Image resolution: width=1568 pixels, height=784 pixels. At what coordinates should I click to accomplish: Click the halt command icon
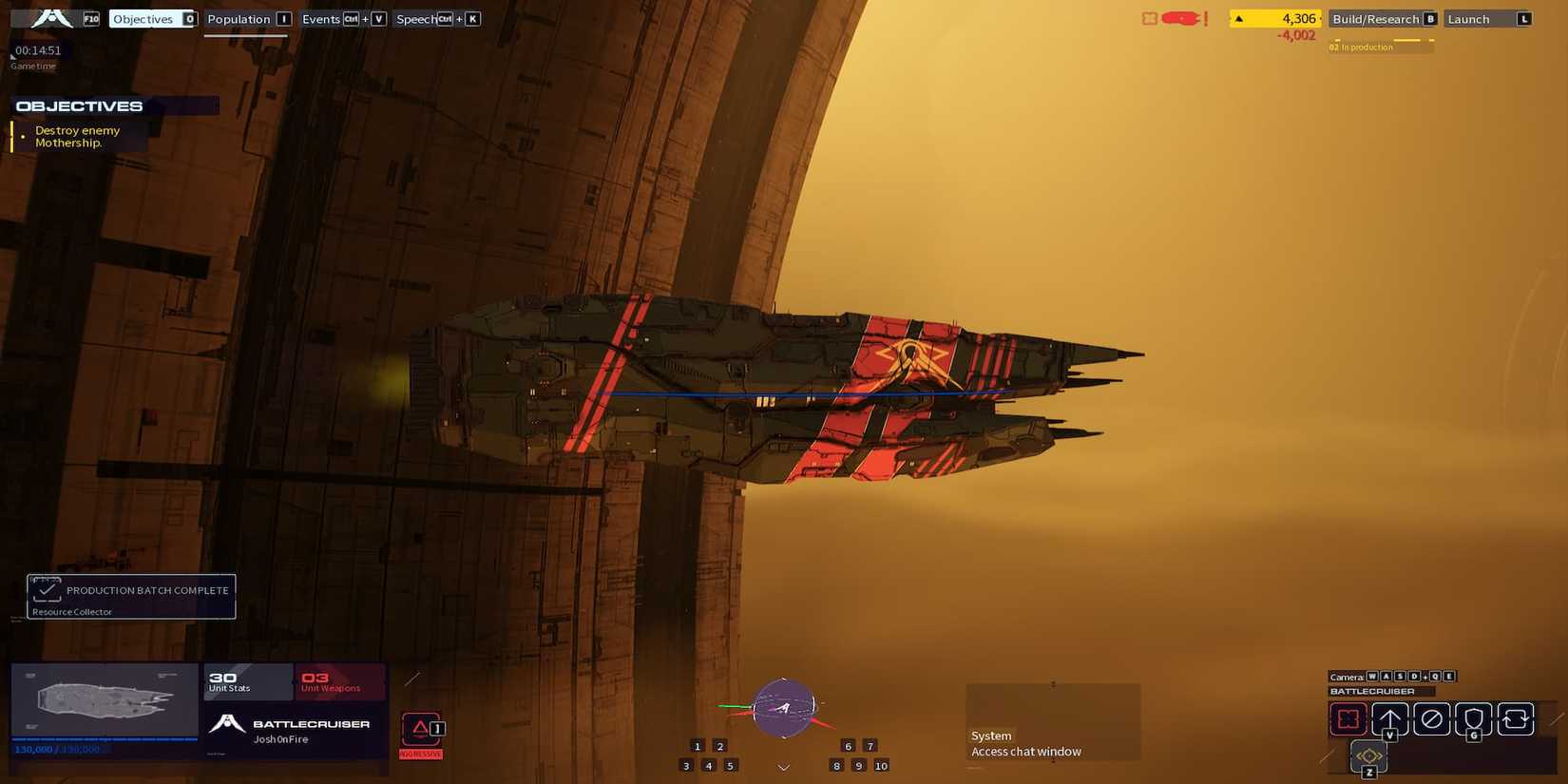(1431, 718)
